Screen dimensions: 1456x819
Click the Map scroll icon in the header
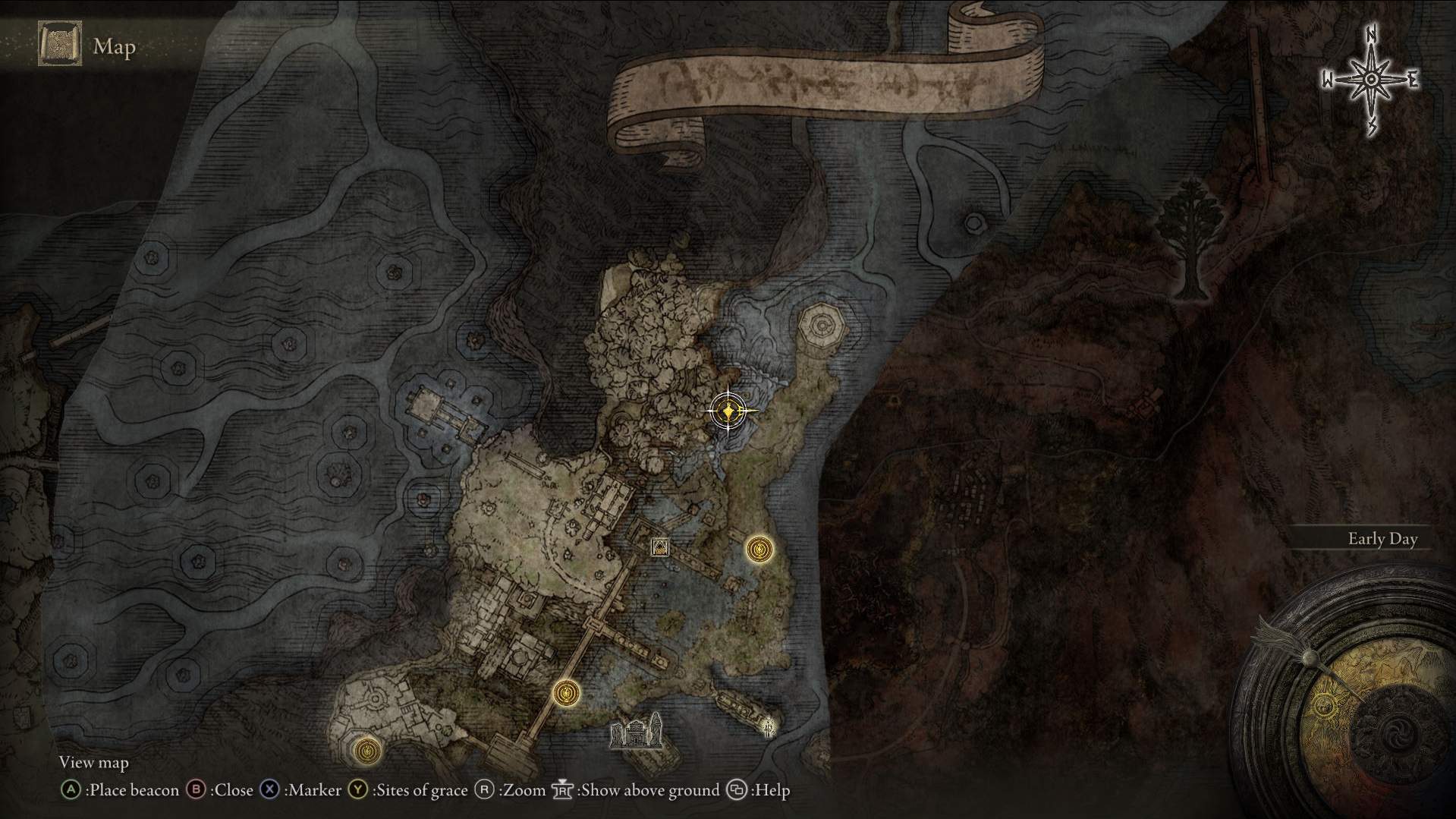pos(60,46)
